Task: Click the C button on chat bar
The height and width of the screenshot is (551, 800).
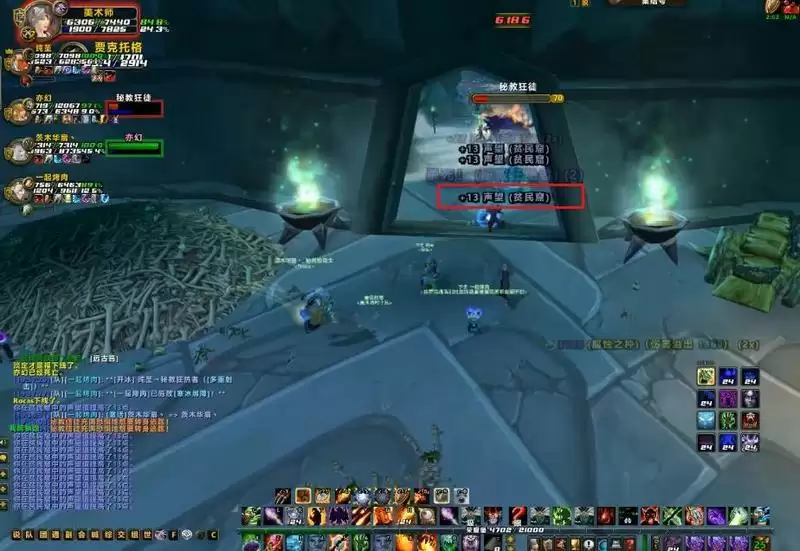Action: (212, 535)
